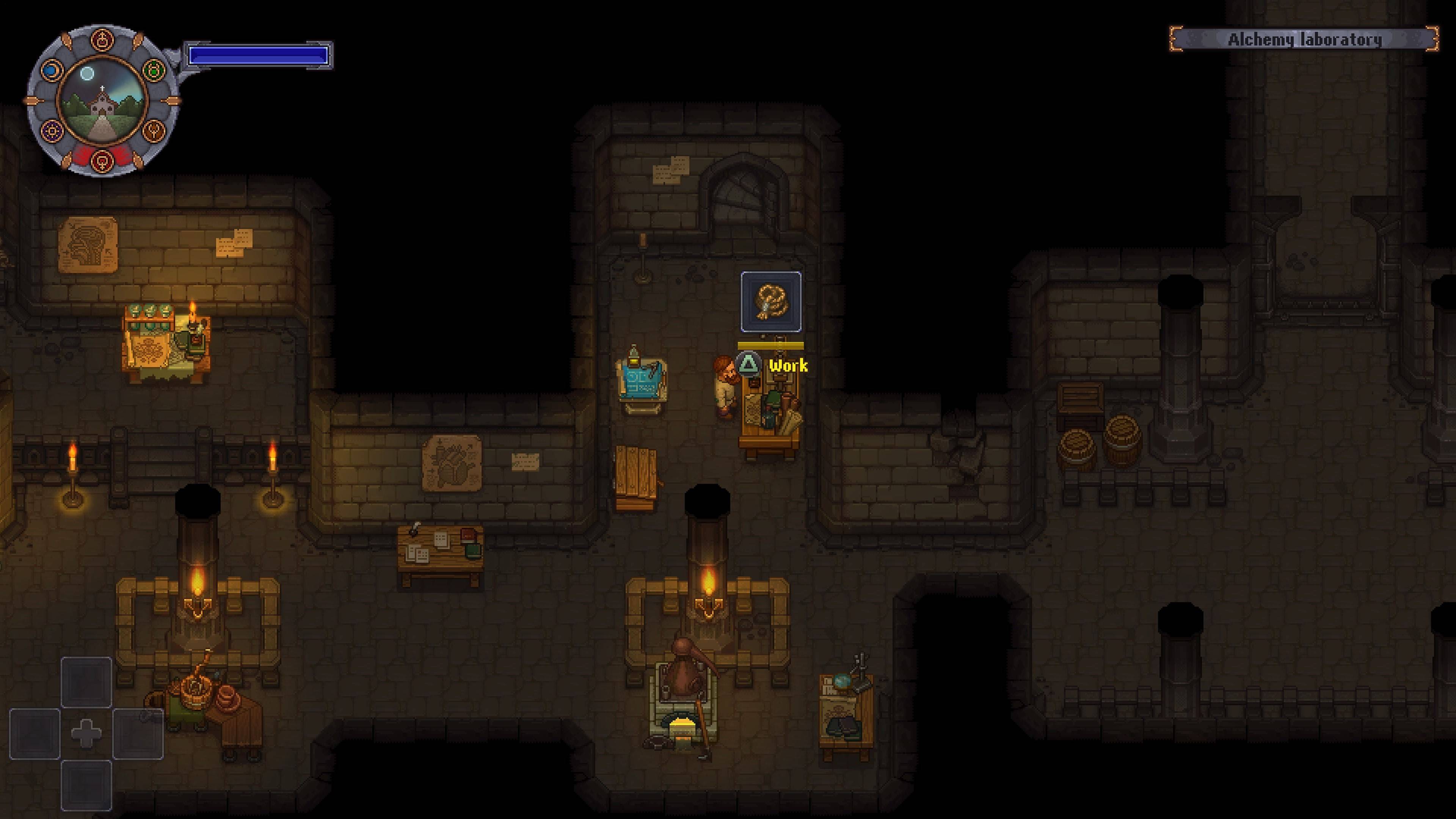Screen dimensions: 1456x819
Task: Click the church scene day-night dial
Action: (x=102, y=100)
